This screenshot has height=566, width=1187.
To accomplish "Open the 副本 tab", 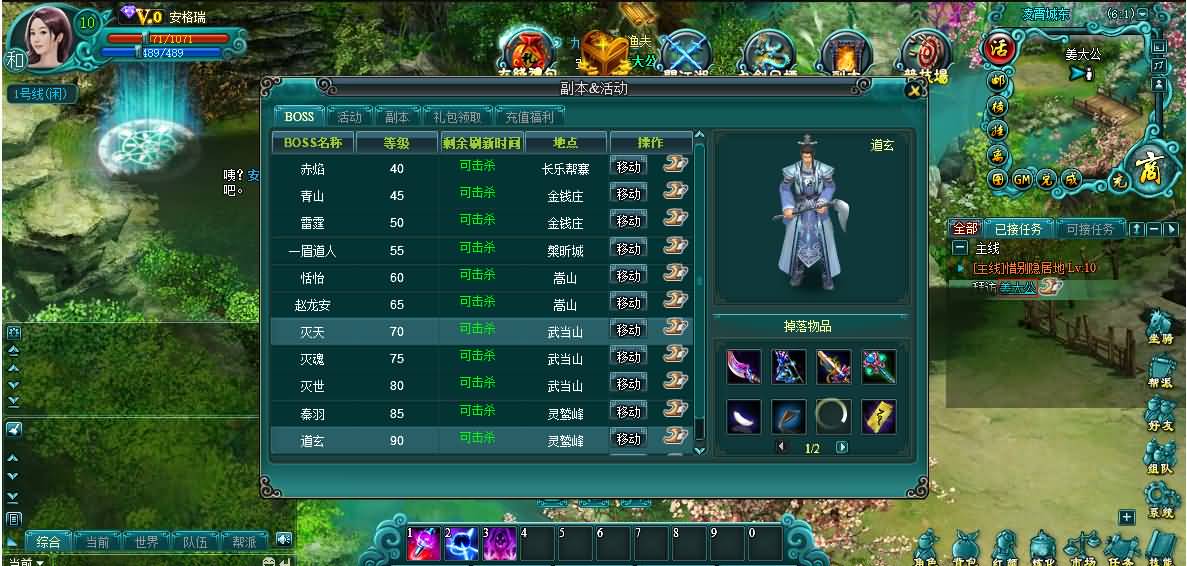I will tap(397, 117).
